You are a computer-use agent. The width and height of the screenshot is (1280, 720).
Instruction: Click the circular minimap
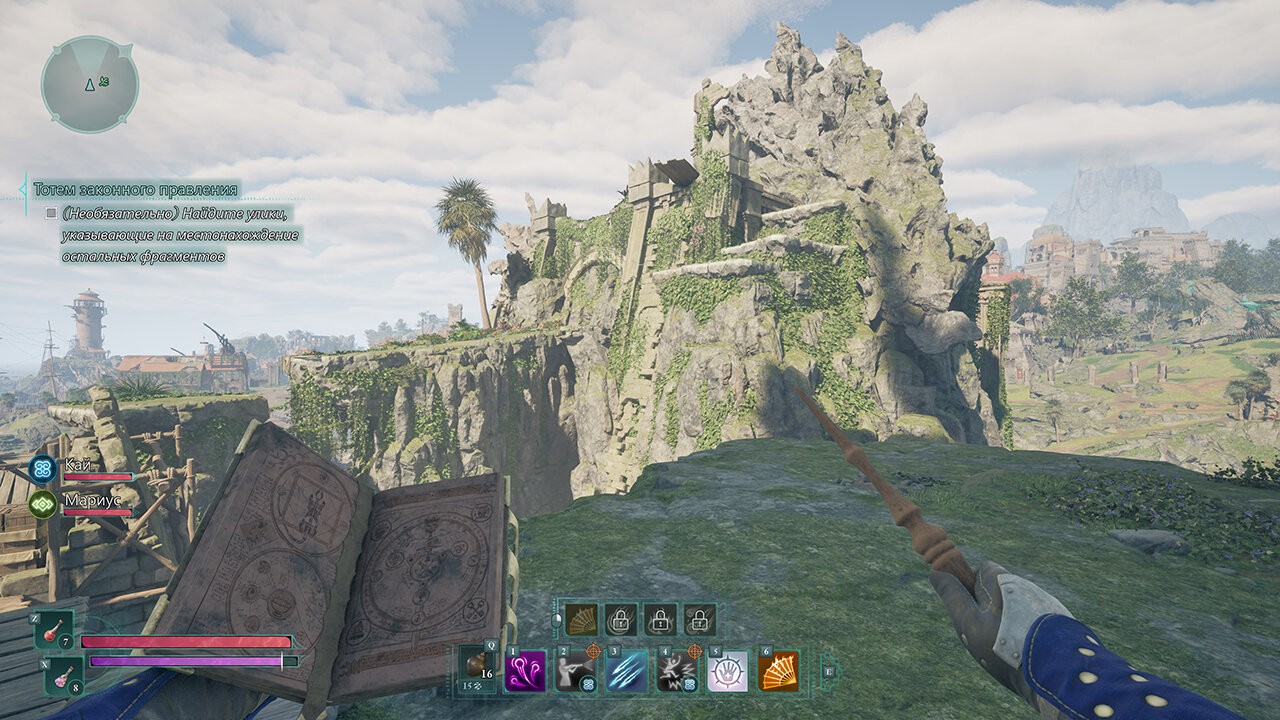coord(90,85)
